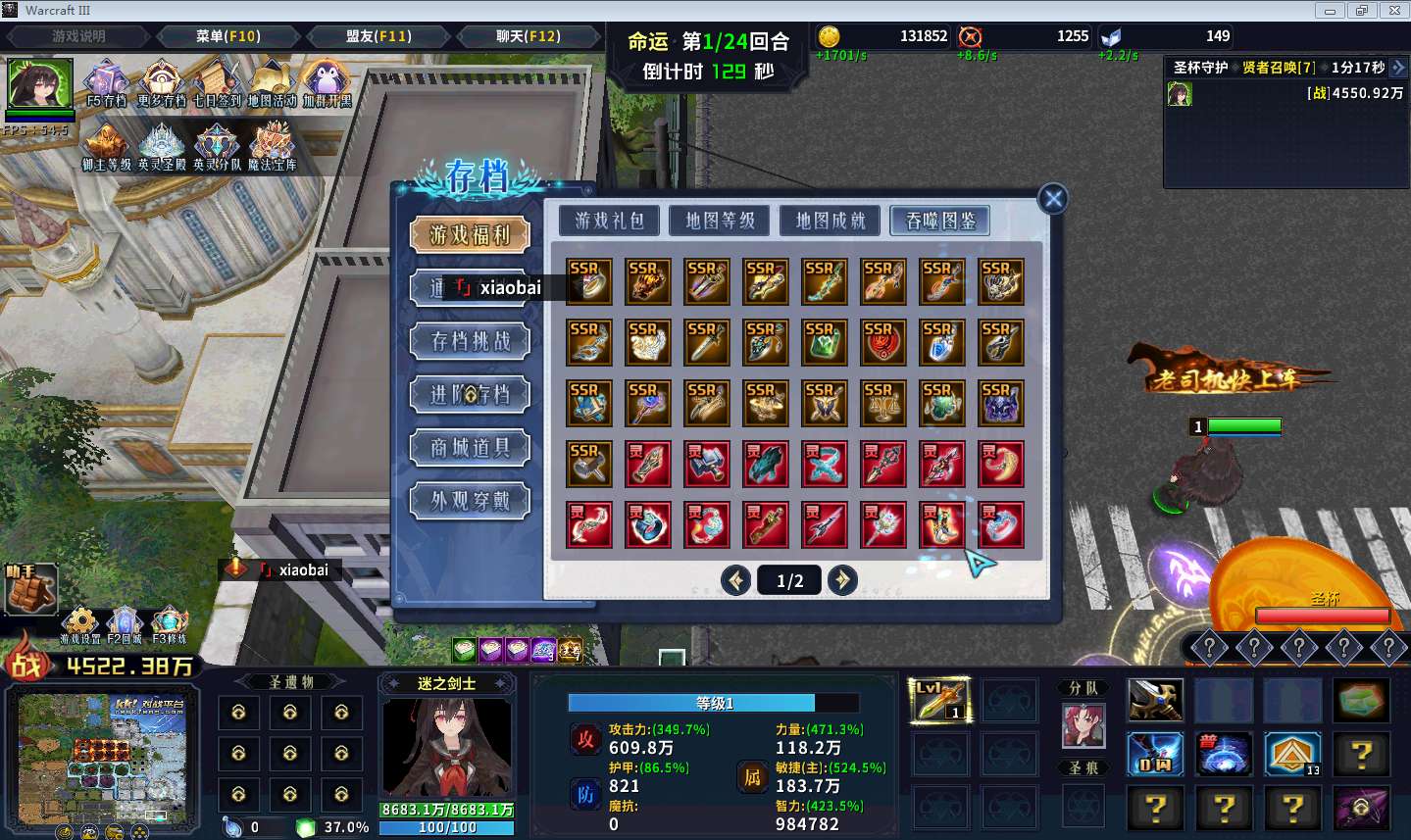Switch to the 游戏礼包 tab

pyautogui.click(x=609, y=221)
